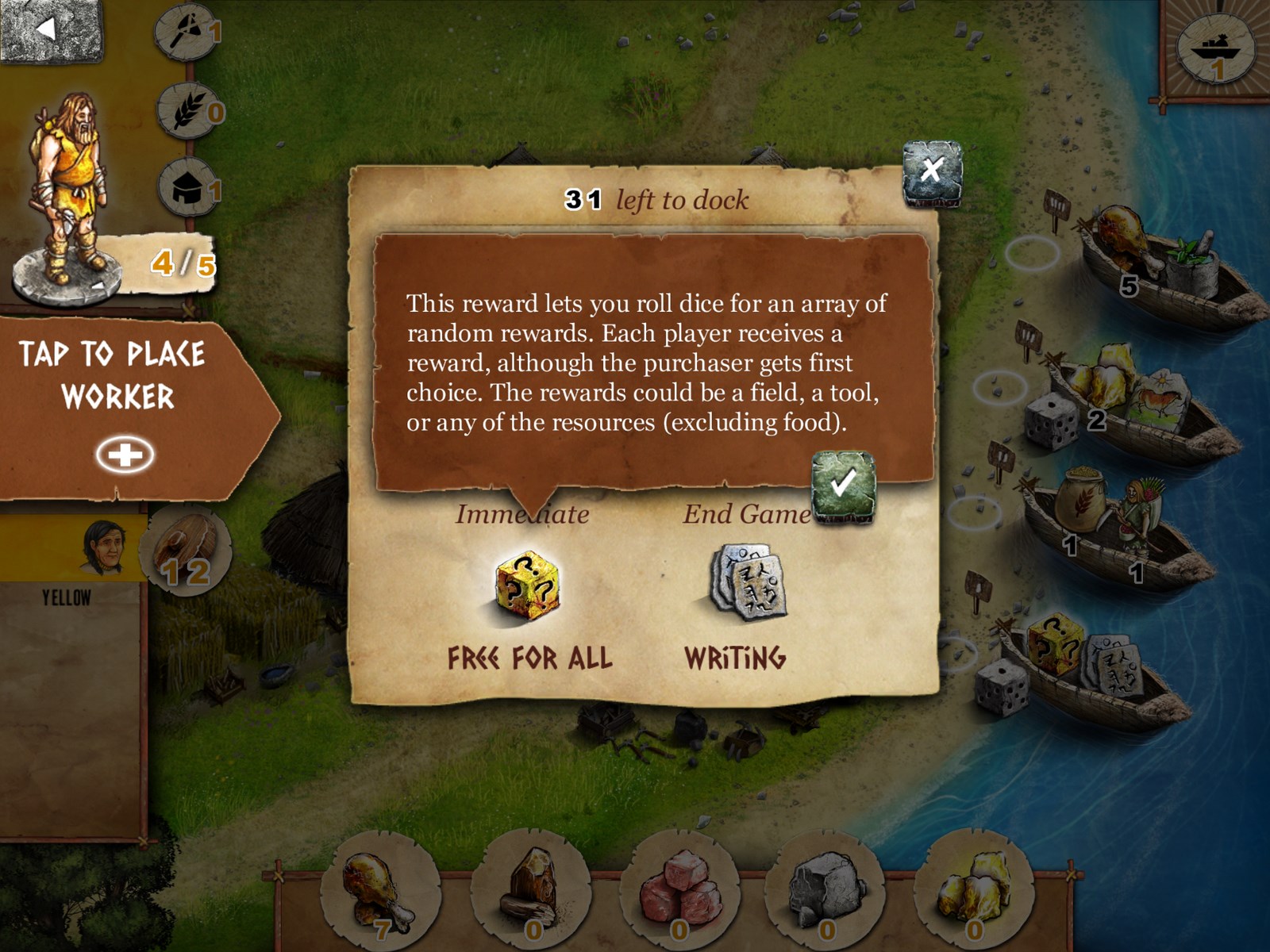Screen dimensions: 1270x952
Task: Select the boat with gold and cave painting
Action: 1135,403
